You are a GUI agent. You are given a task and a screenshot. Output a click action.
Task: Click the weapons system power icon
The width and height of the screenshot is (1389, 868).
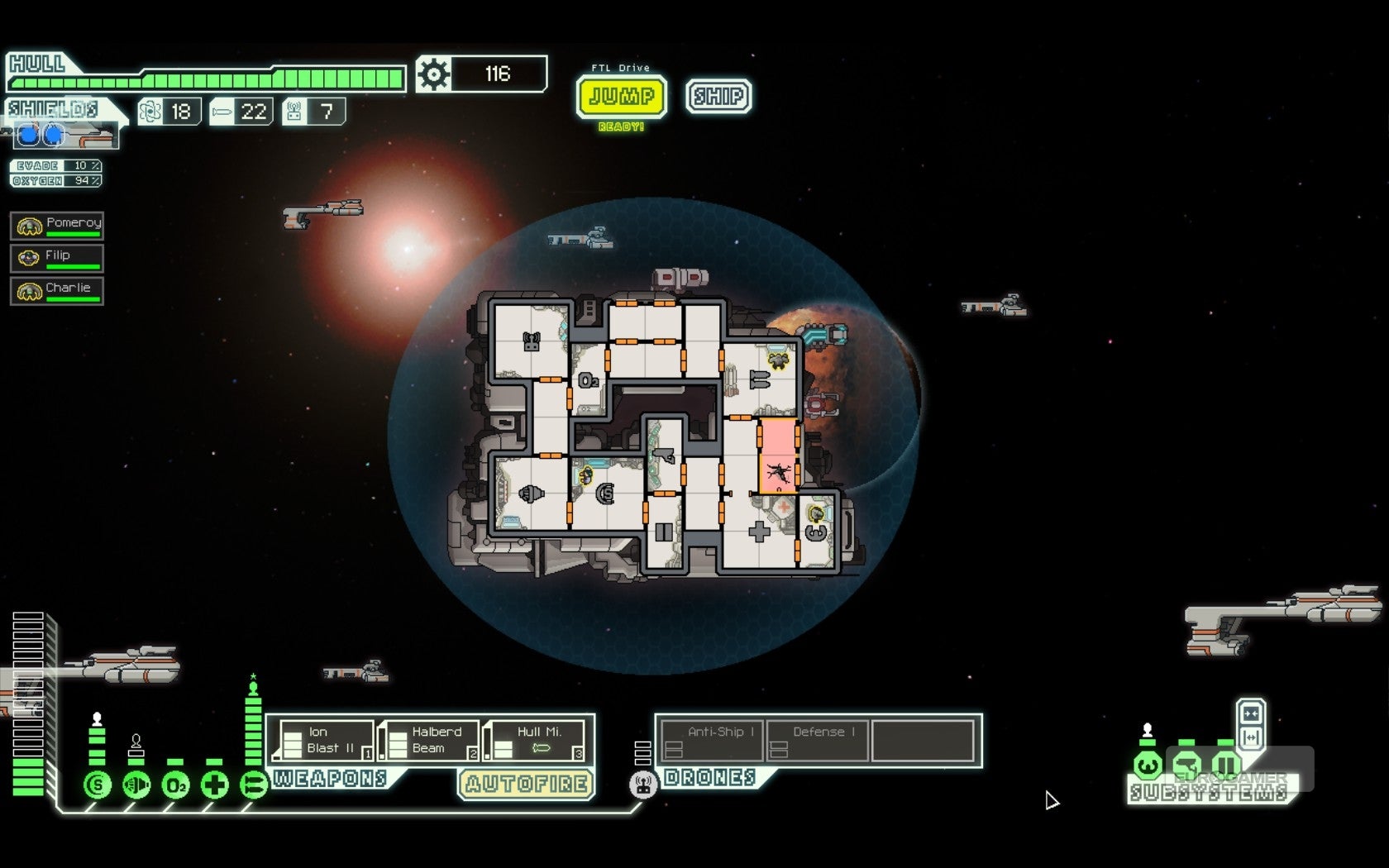pos(253,785)
